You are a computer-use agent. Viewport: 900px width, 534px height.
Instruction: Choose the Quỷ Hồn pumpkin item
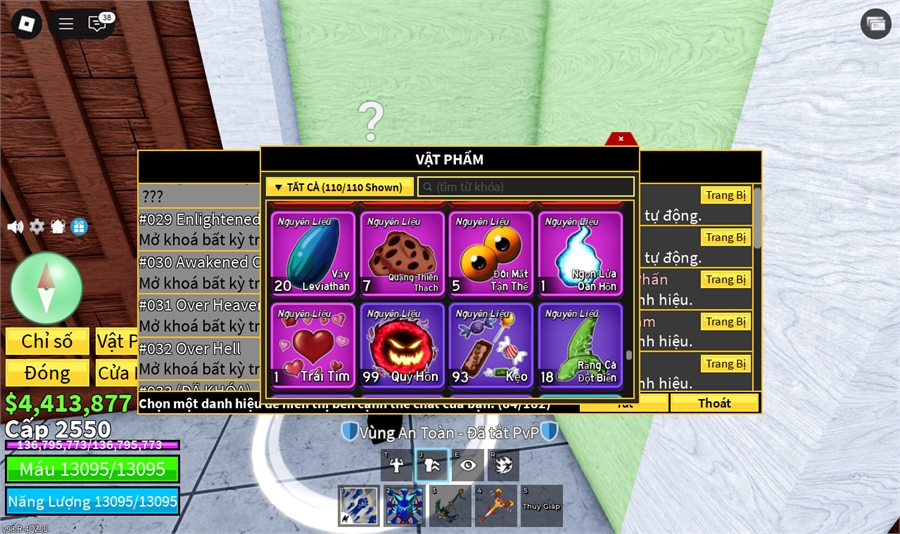[x=402, y=345]
